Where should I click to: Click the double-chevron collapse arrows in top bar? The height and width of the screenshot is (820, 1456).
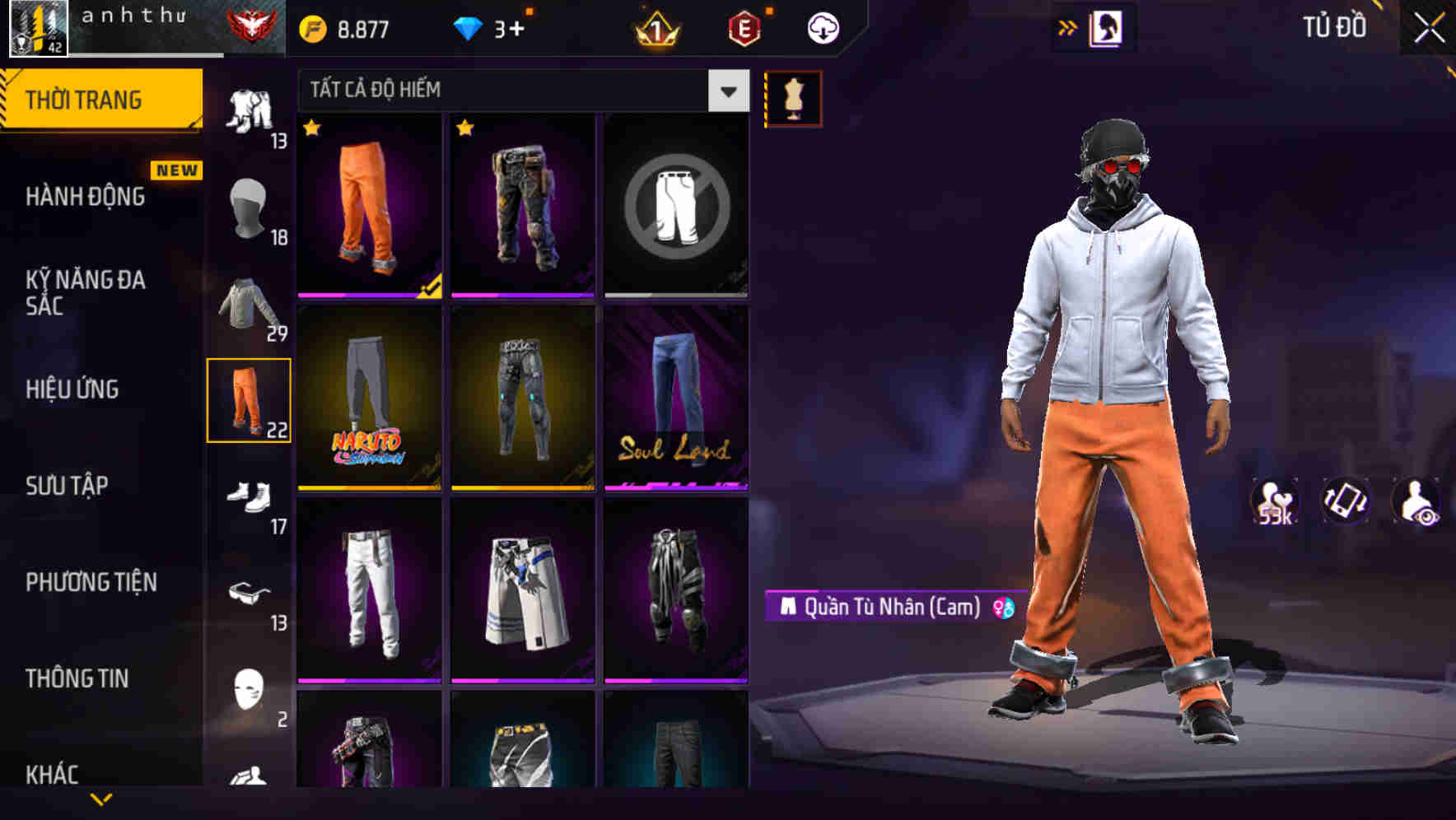point(1068,26)
